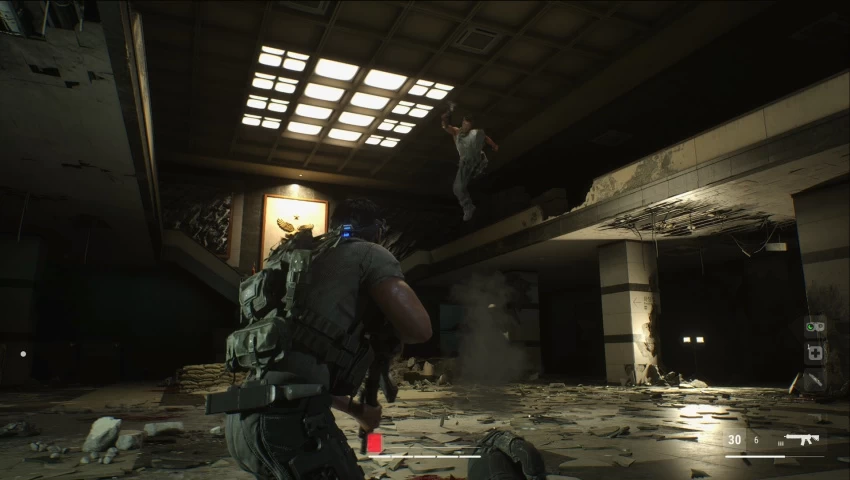
Task: Use the medkit plus icon
Action: click(x=815, y=353)
